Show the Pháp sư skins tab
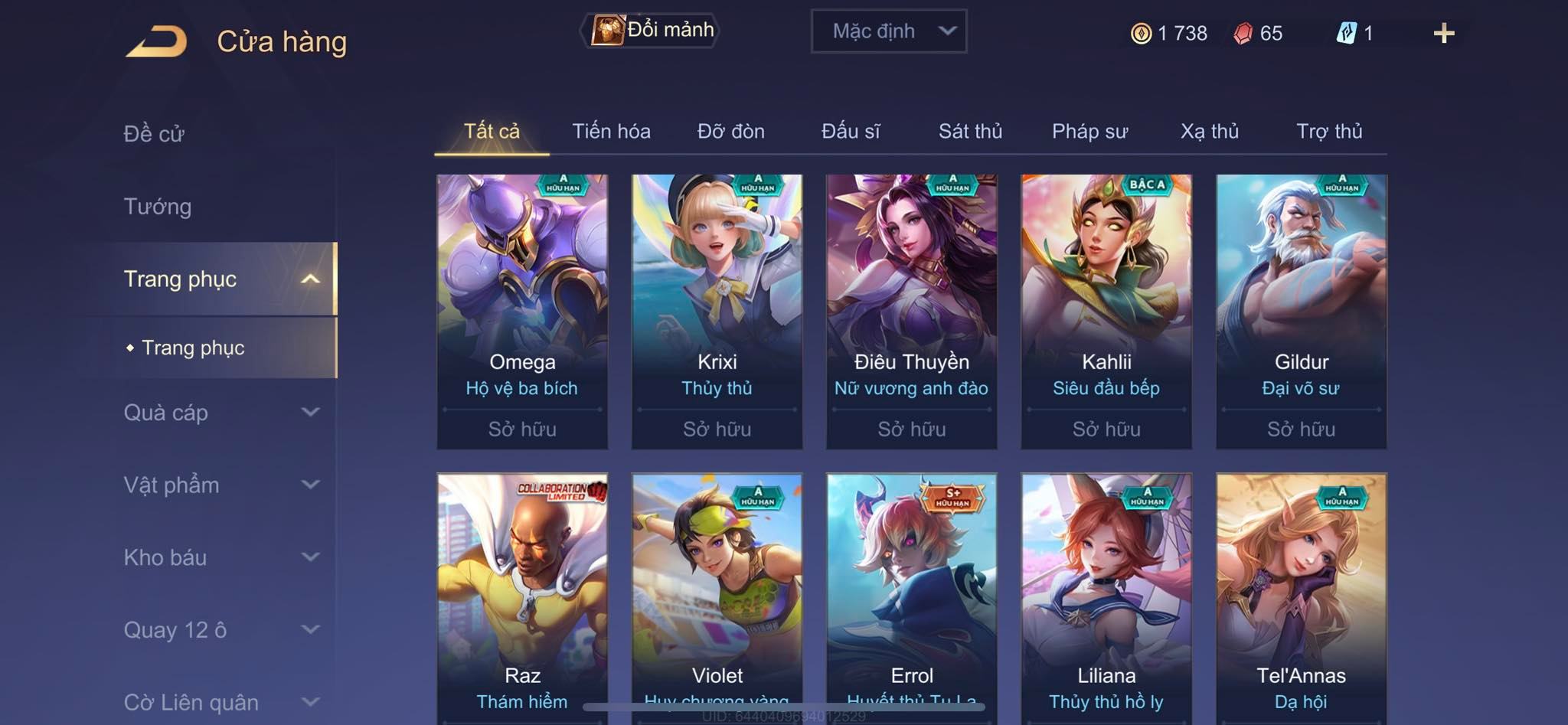This screenshot has width=1568, height=725. tap(1089, 132)
